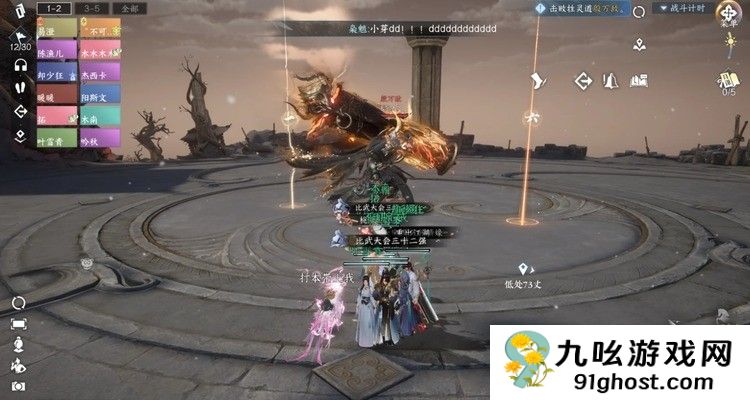Open the camera screenshot icon
The width and height of the screenshot is (750, 400).
point(18,386)
